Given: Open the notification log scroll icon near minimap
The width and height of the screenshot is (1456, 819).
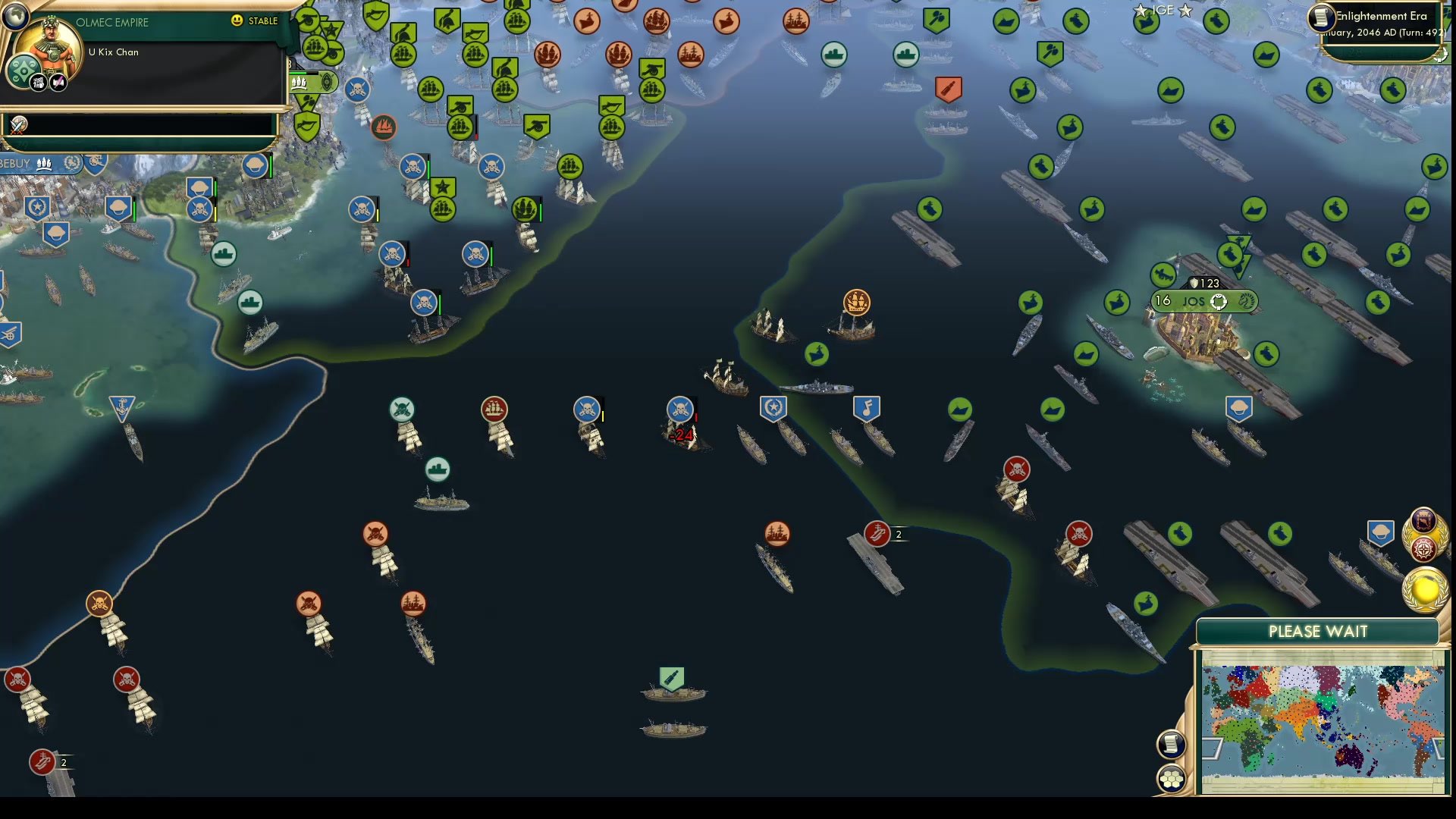Looking at the screenshot, I should (1171, 745).
